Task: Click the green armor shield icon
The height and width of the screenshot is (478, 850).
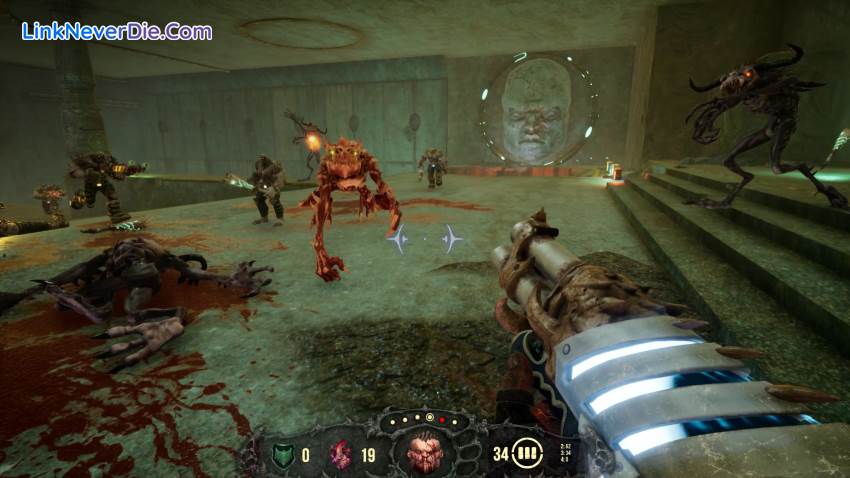Action: (x=282, y=455)
